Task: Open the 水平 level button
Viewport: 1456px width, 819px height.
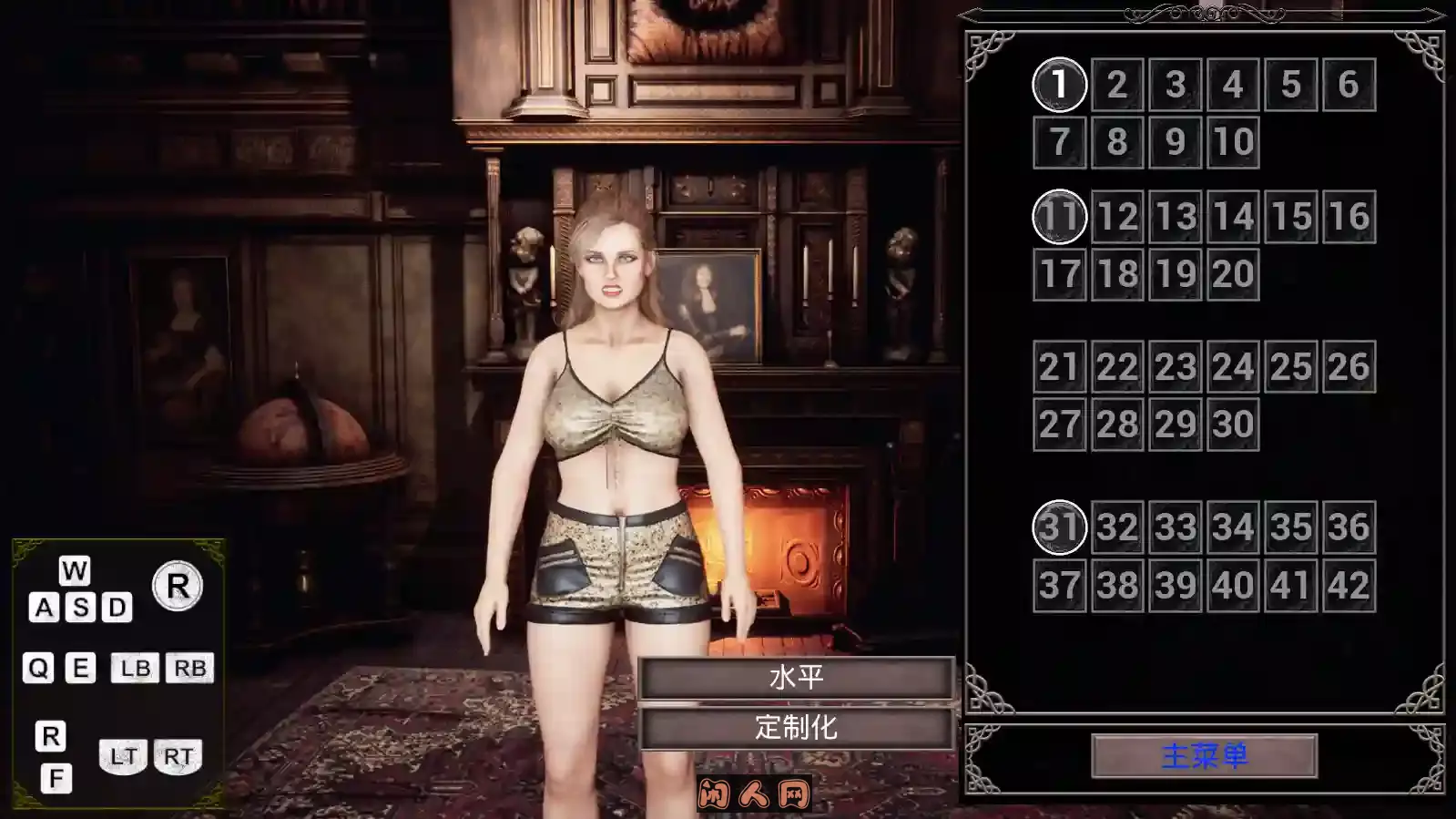Action: [797, 678]
